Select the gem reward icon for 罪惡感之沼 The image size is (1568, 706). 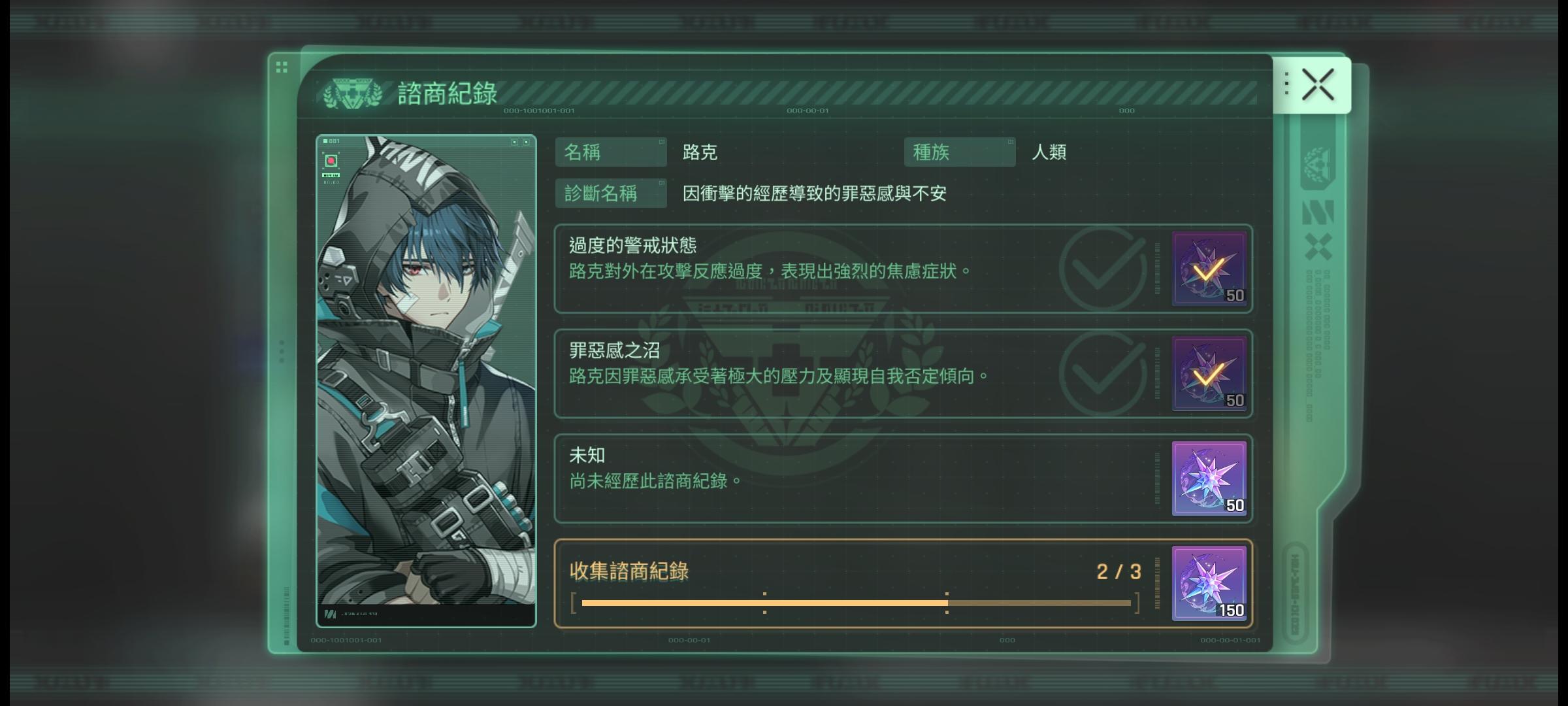click(1209, 375)
